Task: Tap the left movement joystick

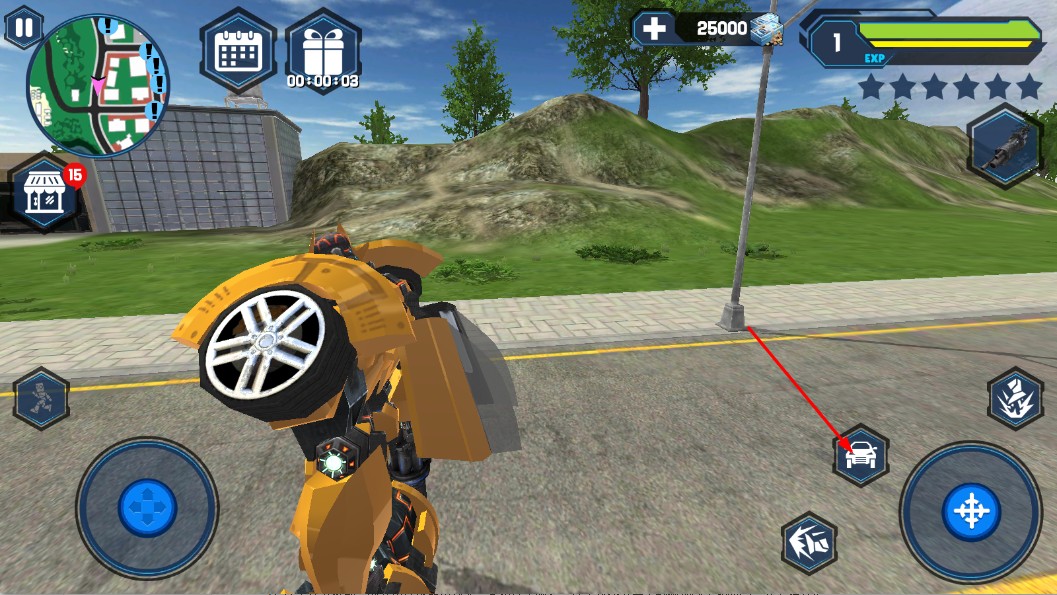Action: (x=147, y=507)
